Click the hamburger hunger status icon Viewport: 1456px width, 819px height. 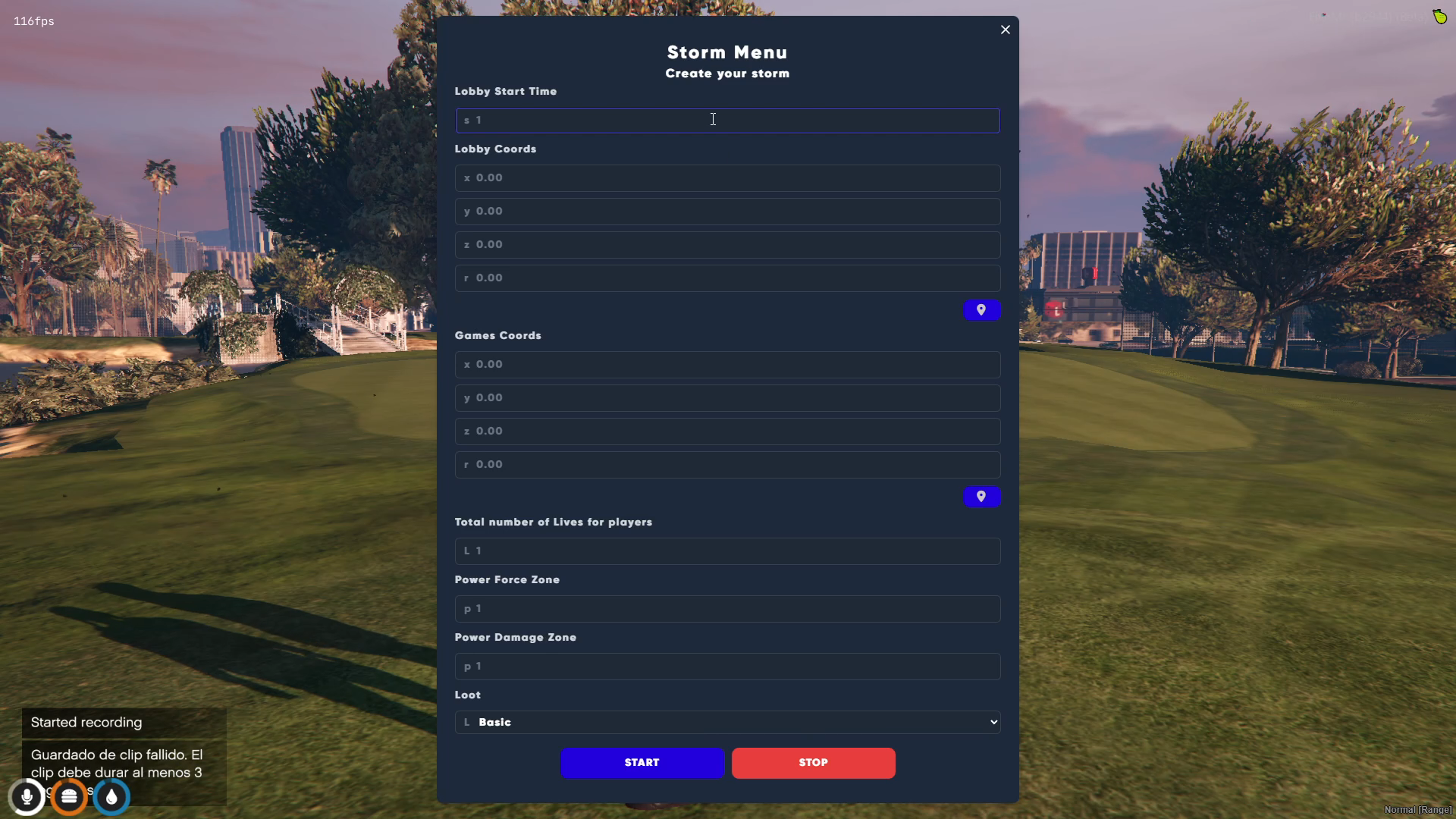[x=69, y=797]
